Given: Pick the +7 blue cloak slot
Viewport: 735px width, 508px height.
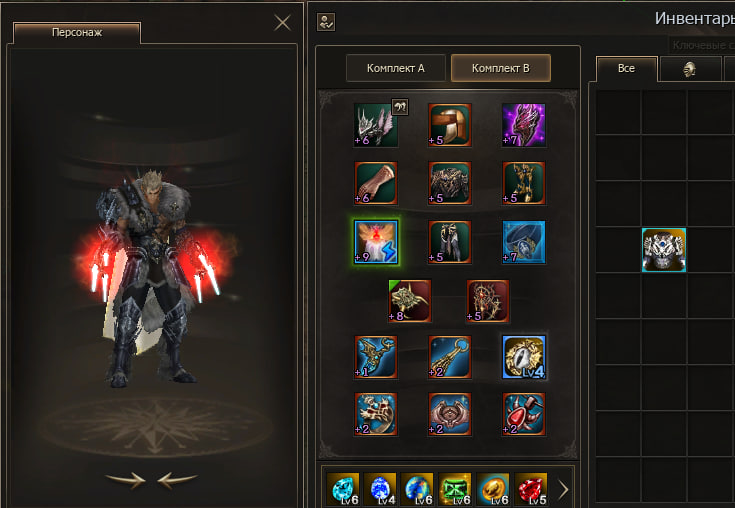Looking at the screenshot, I should click(523, 242).
